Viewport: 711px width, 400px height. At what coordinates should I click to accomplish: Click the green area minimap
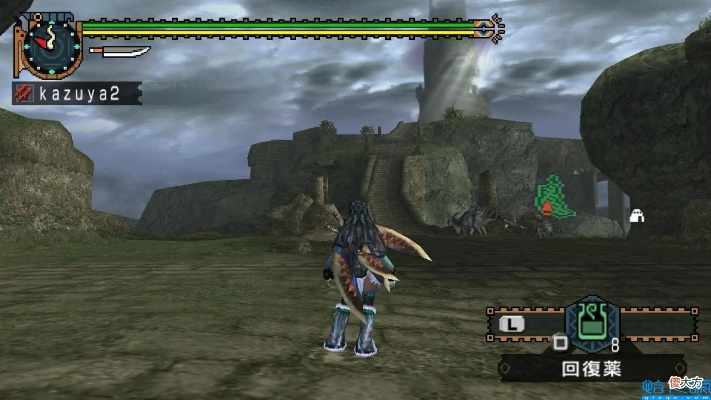point(555,197)
